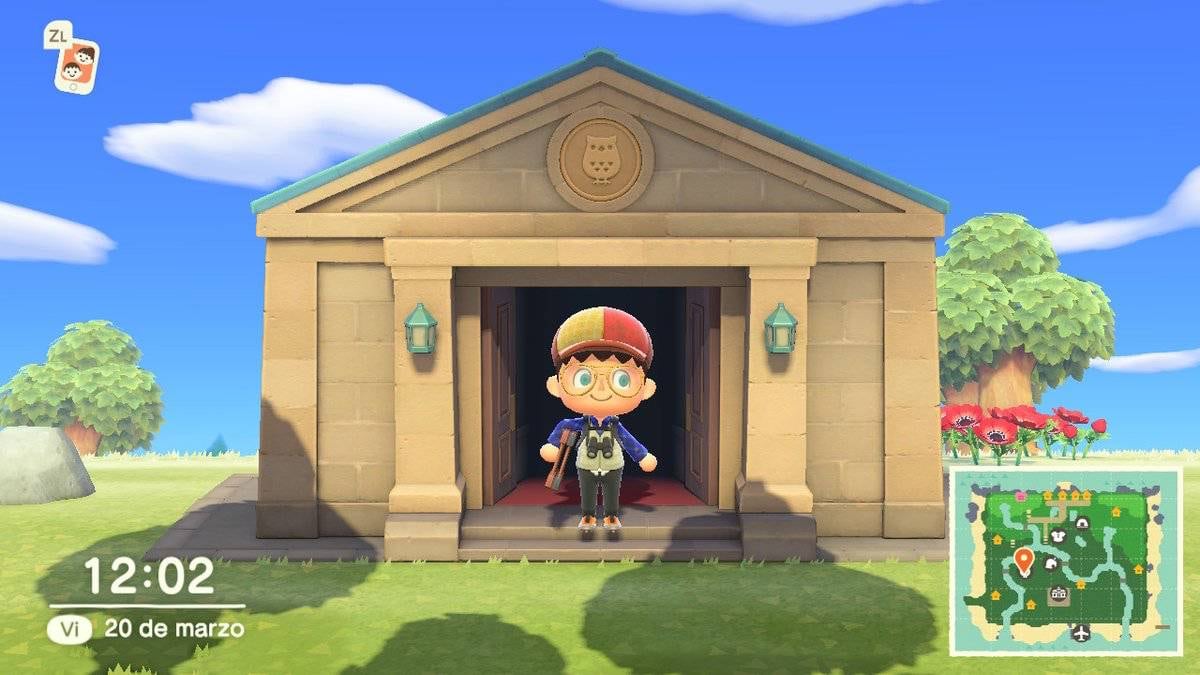Select the orange location pin on the minimap
The width and height of the screenshot is (1200, 675).
point(1023,559)
